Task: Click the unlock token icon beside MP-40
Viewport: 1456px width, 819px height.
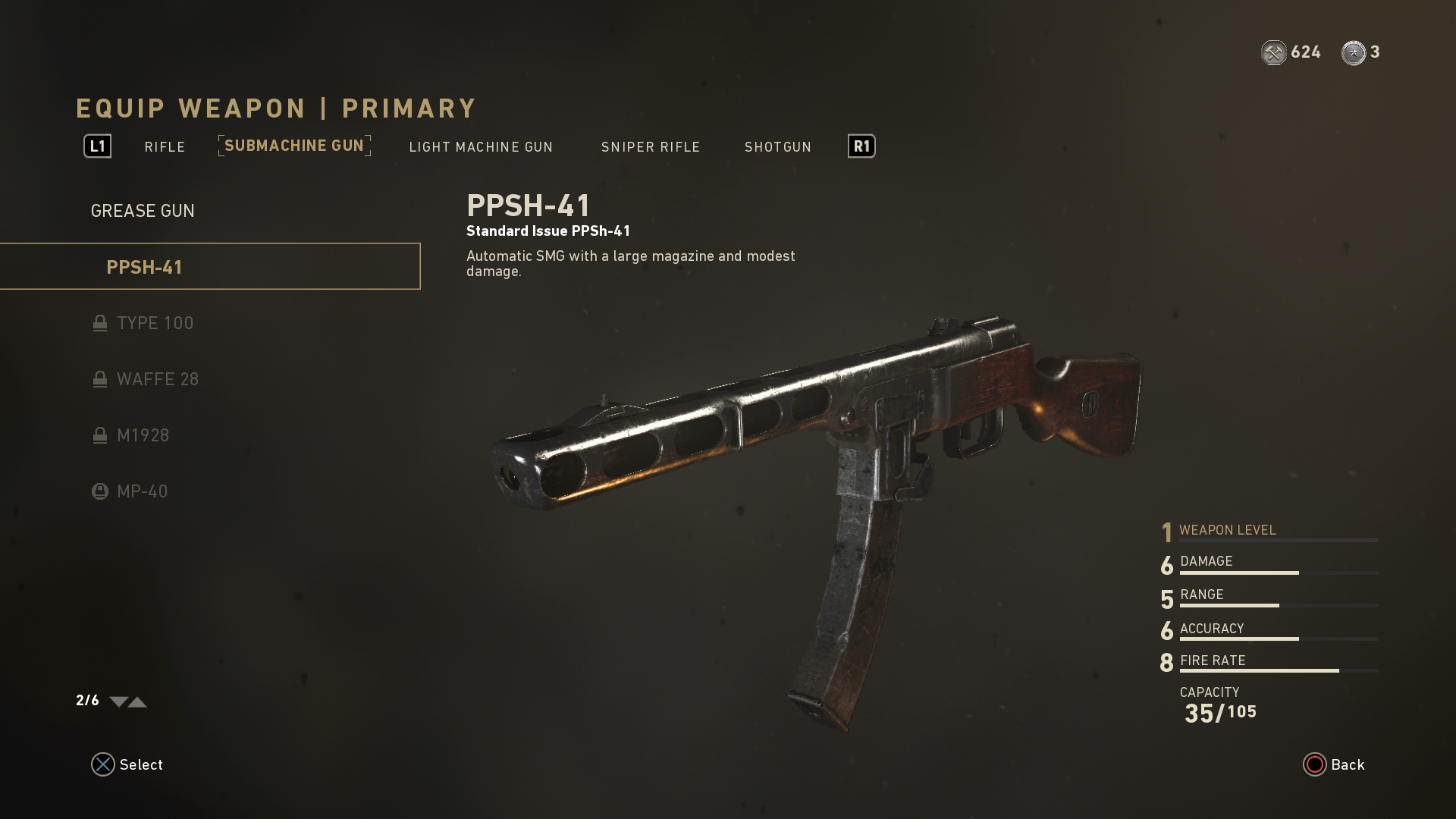Action: [100, 491]
